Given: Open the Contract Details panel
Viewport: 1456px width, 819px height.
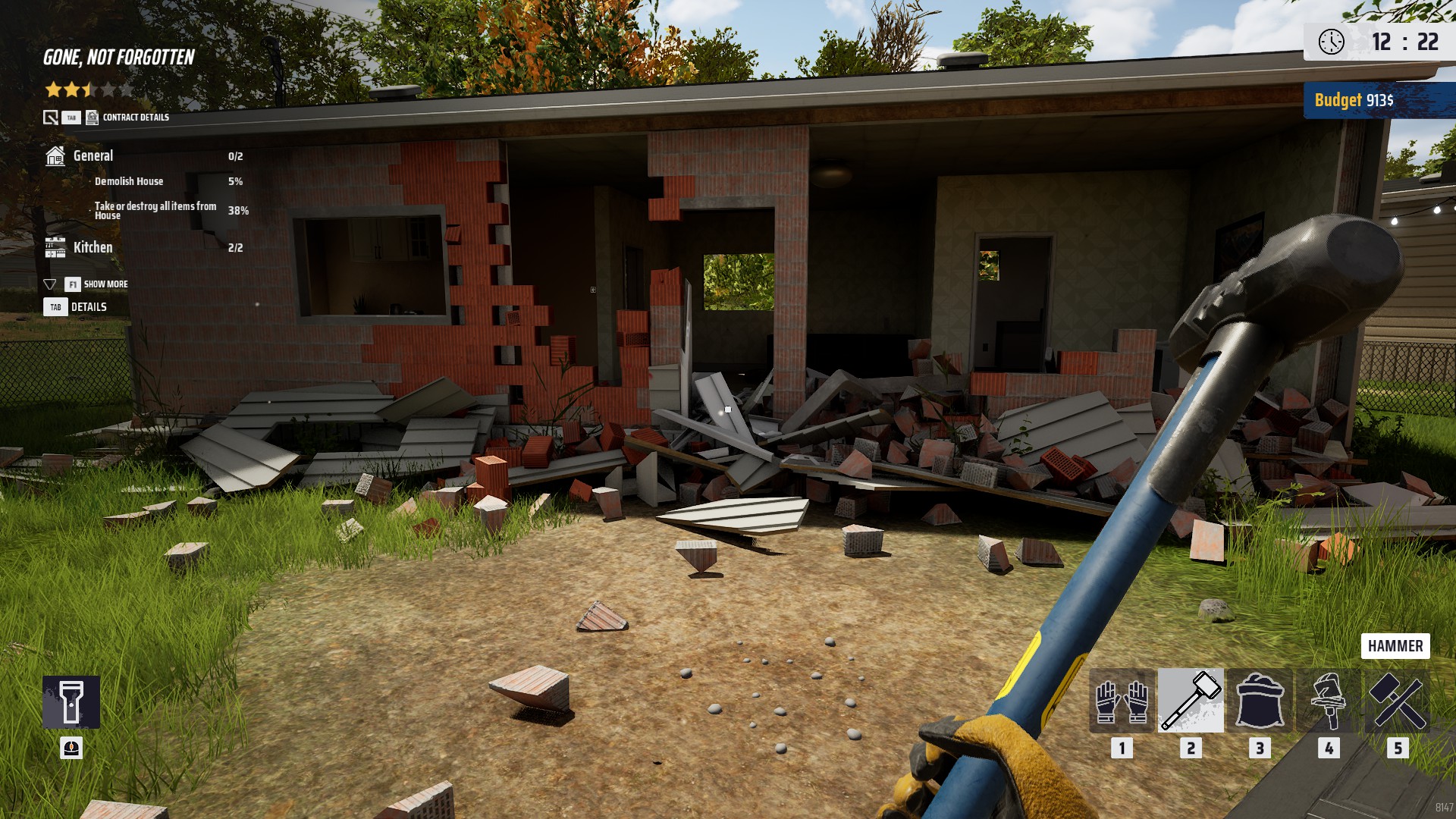Looking at the screenshot, I should (135, 118).
